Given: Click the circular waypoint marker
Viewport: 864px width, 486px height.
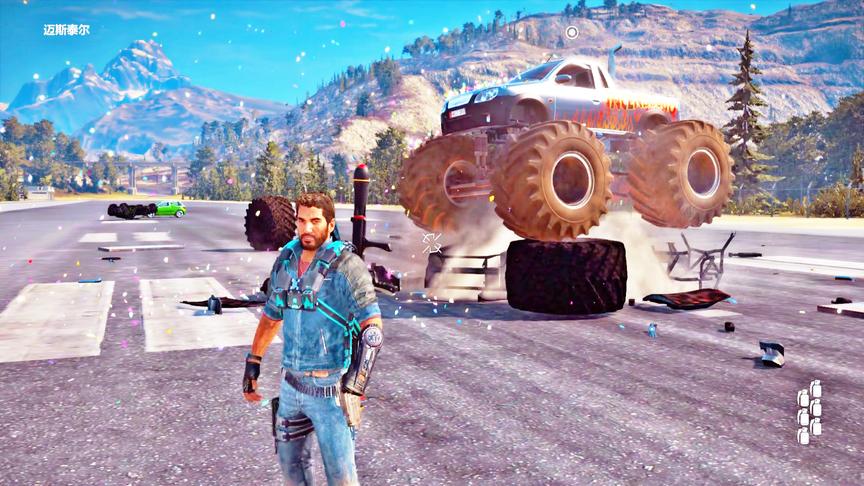Looking at the screenshot, I should coord(572,32).
